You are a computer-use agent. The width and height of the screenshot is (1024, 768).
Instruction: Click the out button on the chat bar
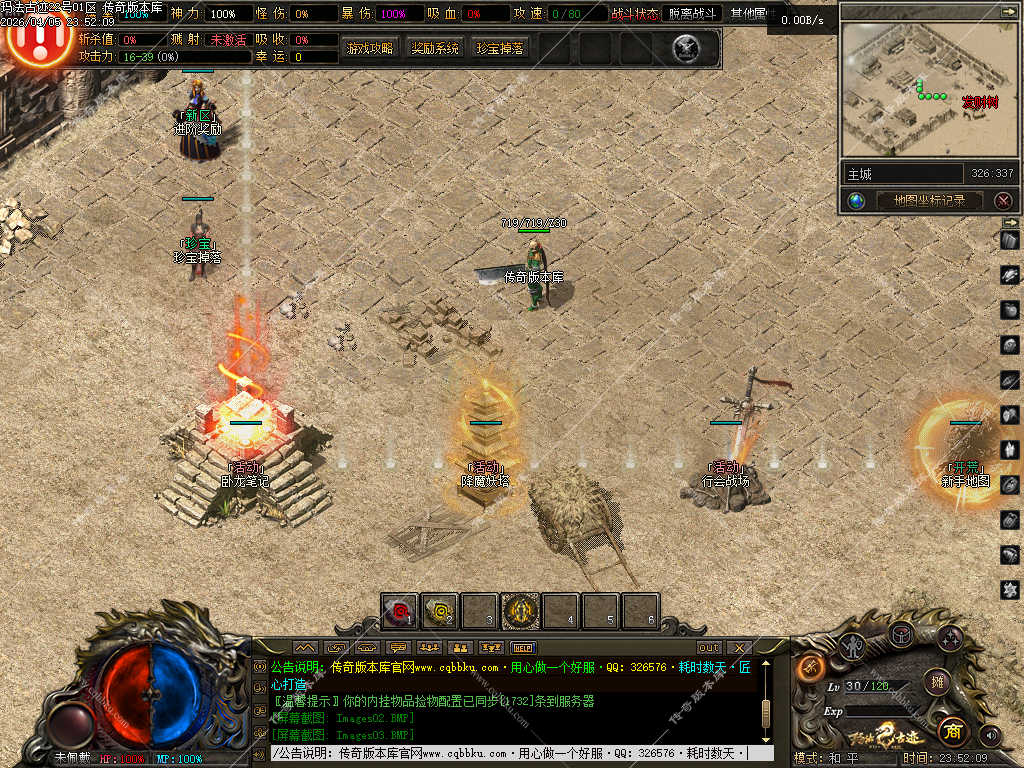(708, 648)
